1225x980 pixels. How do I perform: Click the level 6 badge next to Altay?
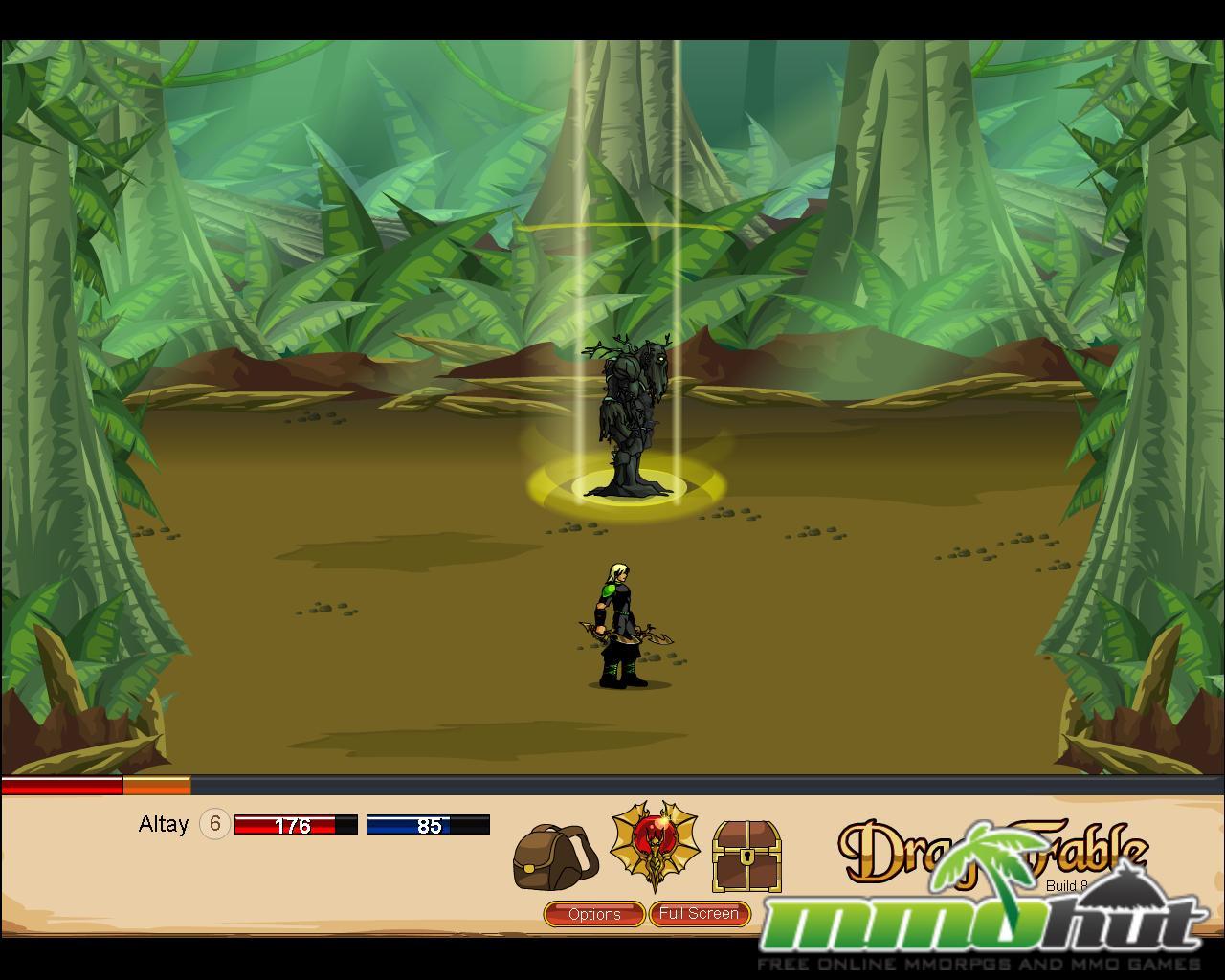[213, 822]
